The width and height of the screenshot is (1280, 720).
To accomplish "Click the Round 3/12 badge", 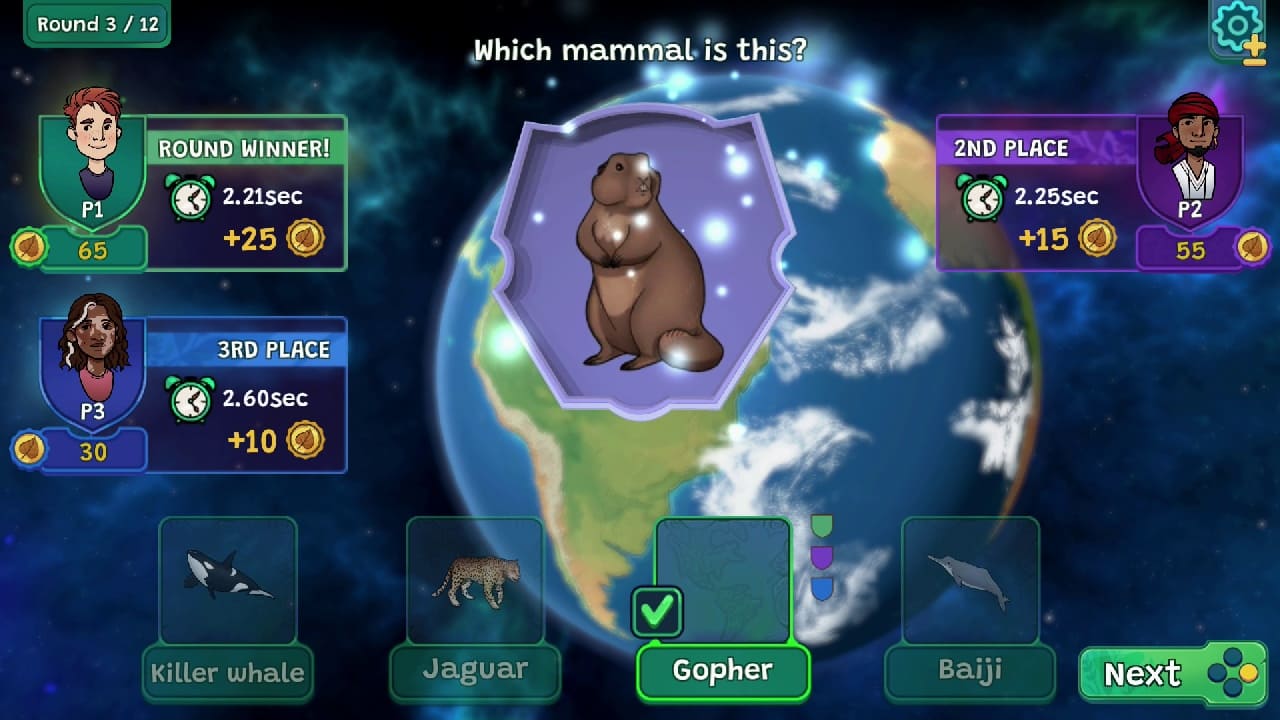I will click(96, 24).
